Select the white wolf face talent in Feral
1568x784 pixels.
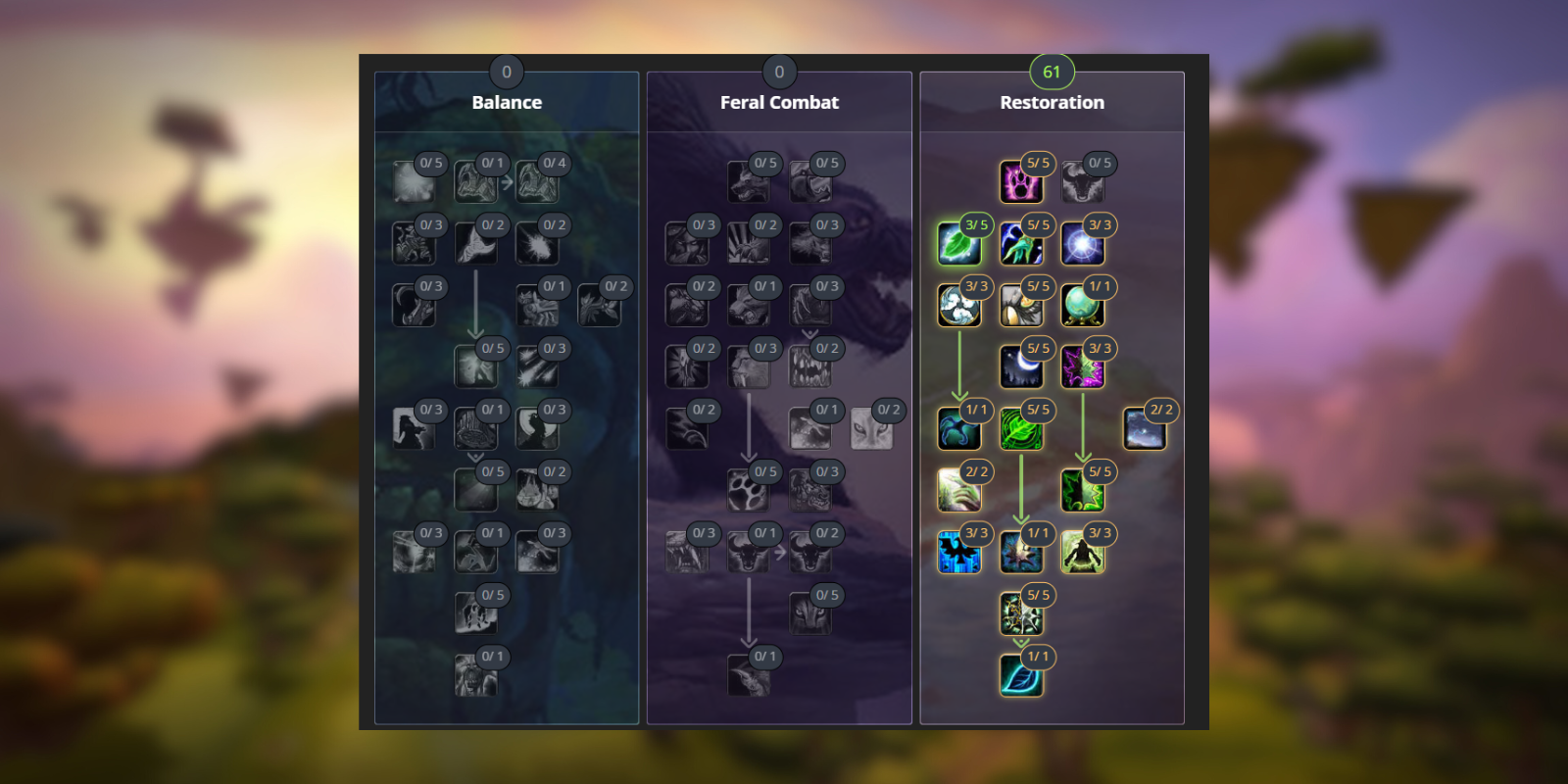[870, 429]
